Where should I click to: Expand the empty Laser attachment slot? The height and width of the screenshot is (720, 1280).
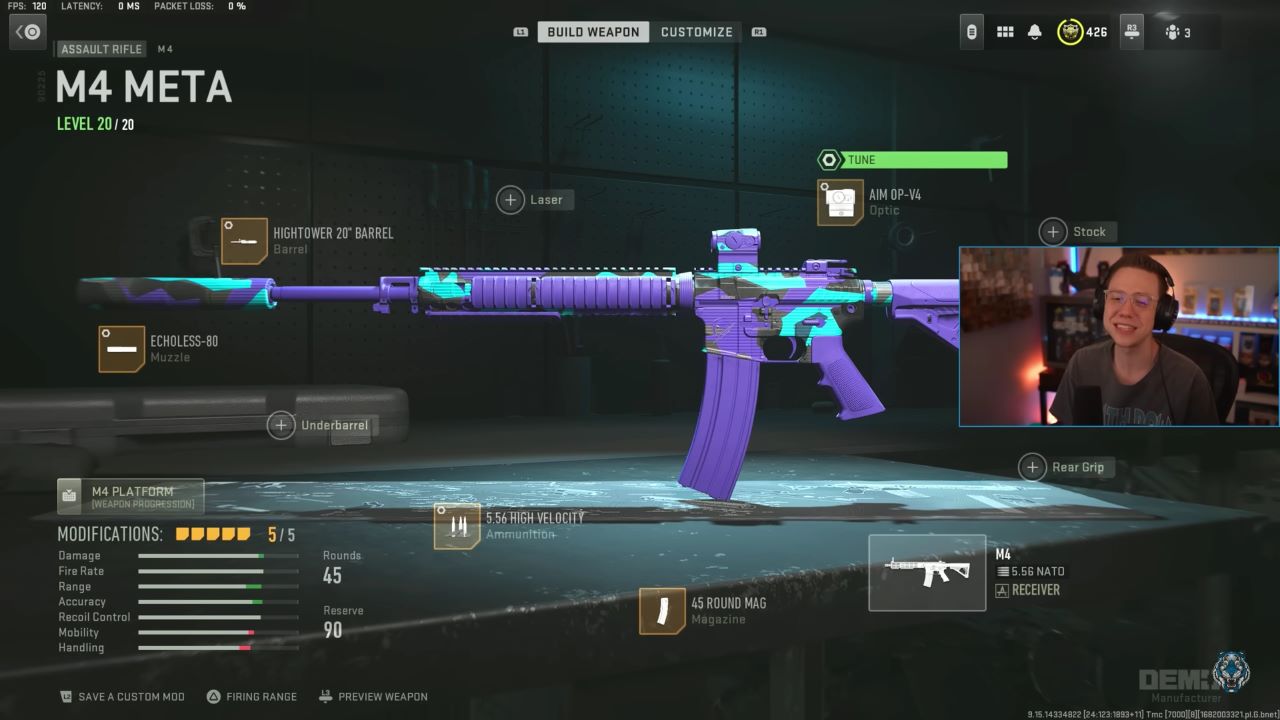(510, 199)
